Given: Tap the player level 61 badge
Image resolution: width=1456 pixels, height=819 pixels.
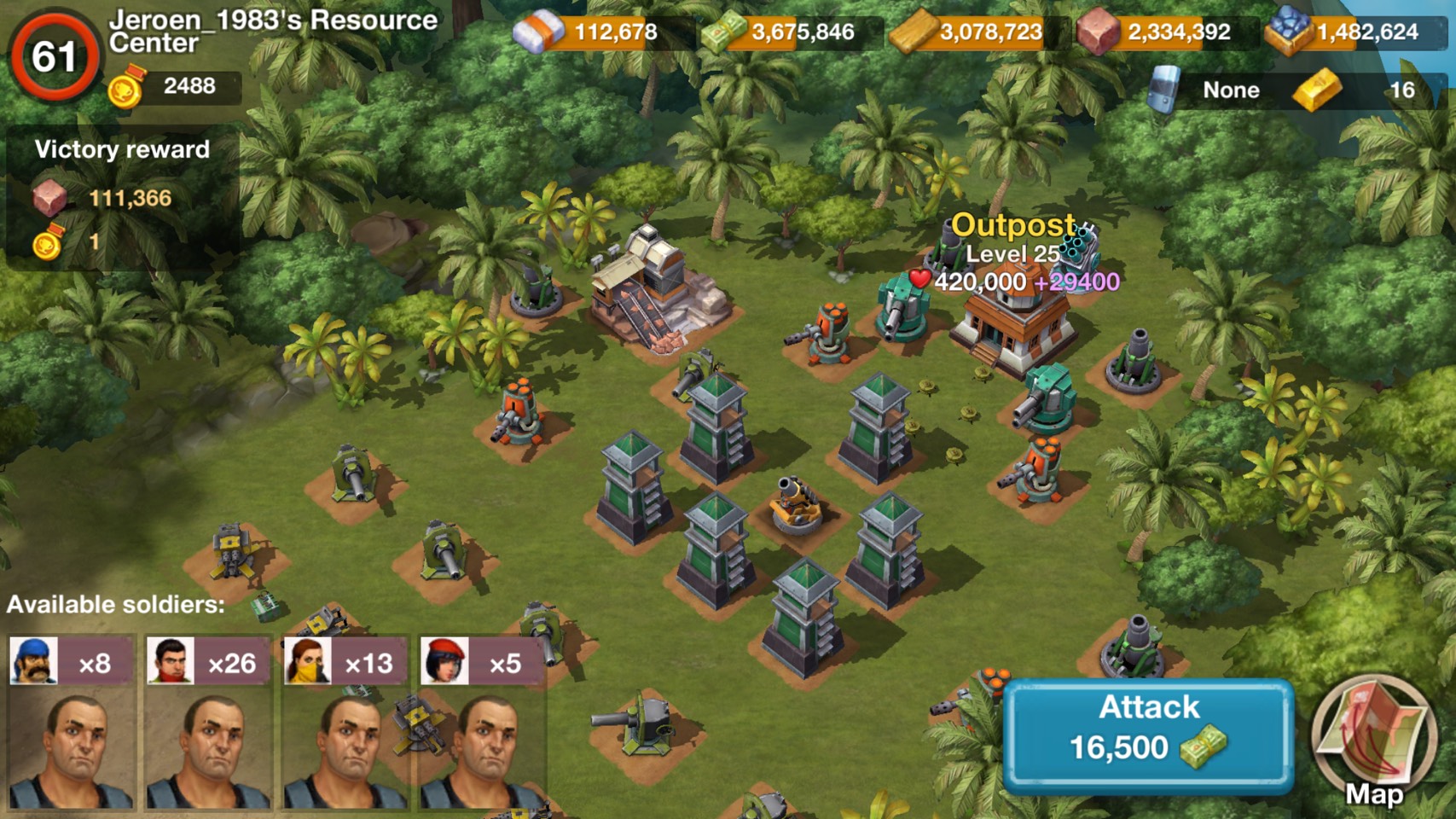Looking at the screenshot, I should pyautogui.click(x=54, y=56).
